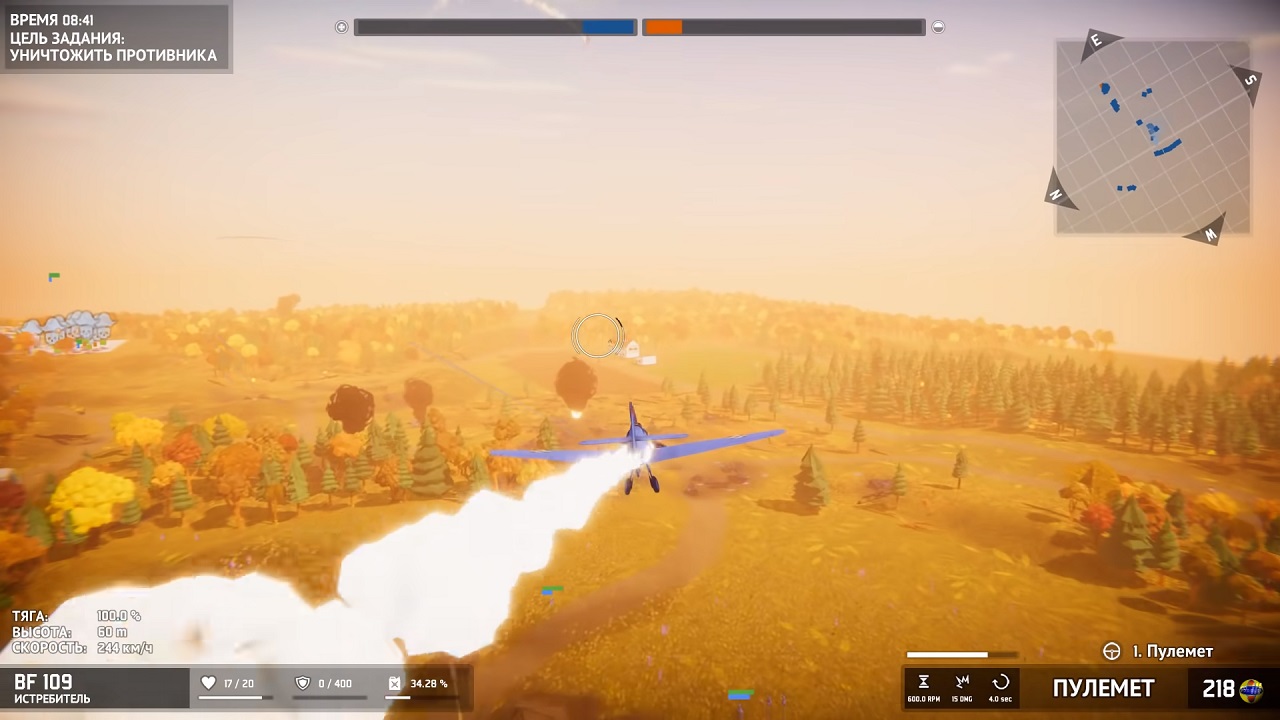Click the aiming reticle at screen center
1280x720 pixels.
[597, 336]
